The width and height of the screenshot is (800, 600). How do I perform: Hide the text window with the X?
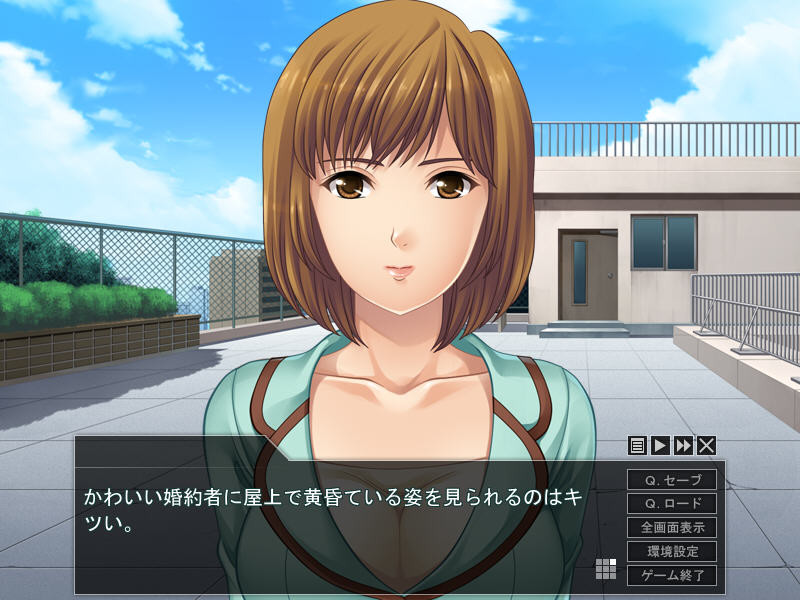pyautogui.click(x=706, y=446)
